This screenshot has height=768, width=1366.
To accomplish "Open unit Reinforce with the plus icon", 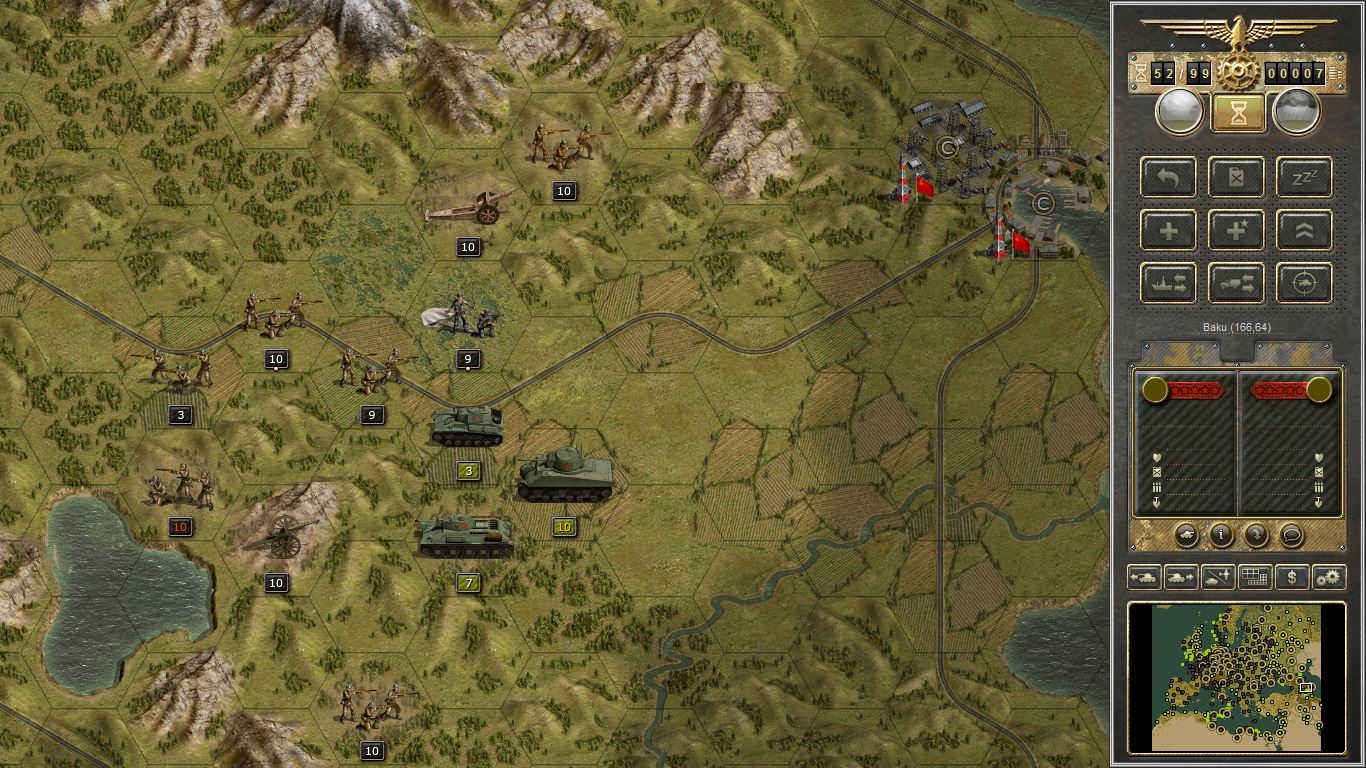I will [1167, 230].
